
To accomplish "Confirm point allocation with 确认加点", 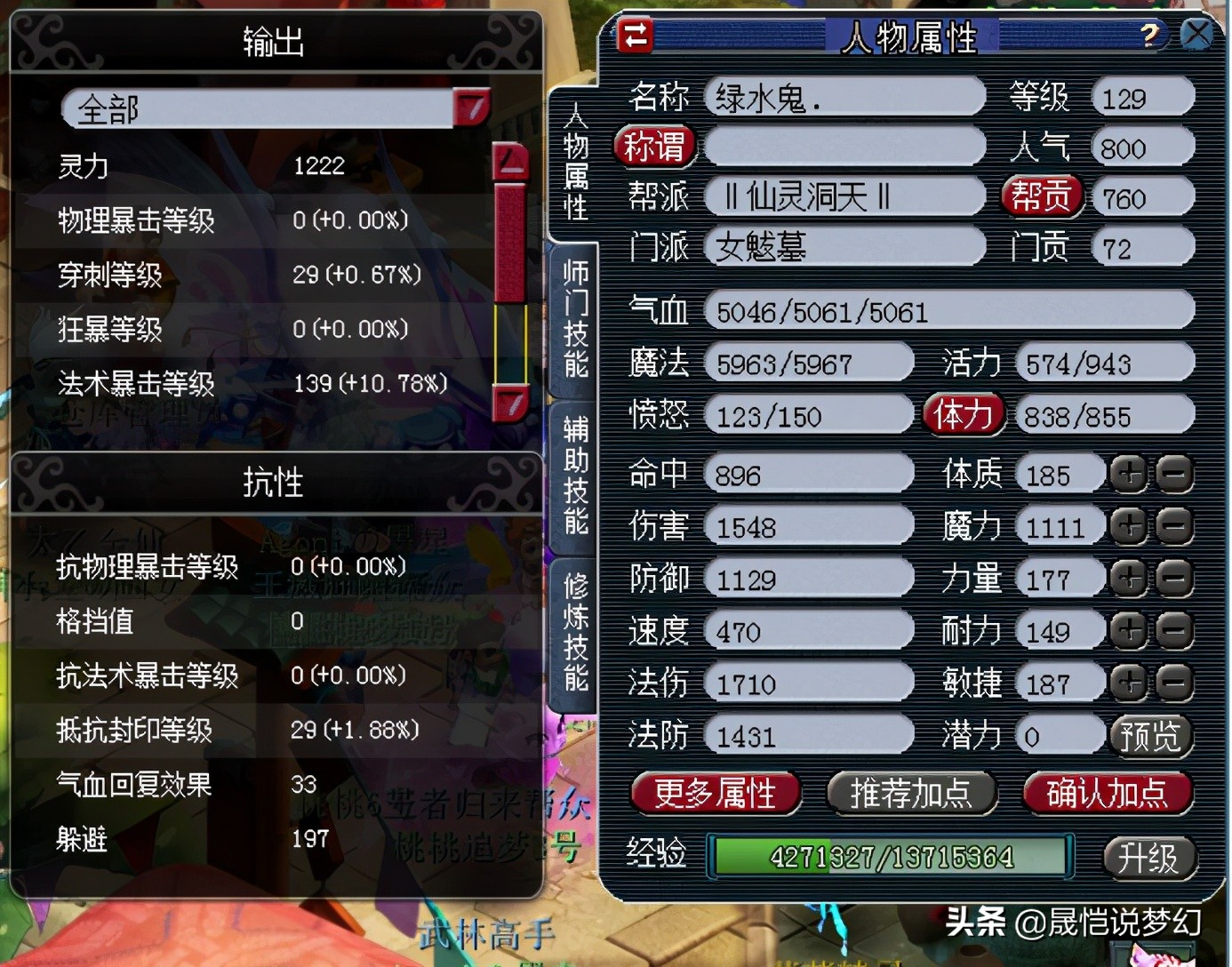I will point(1107,794).
